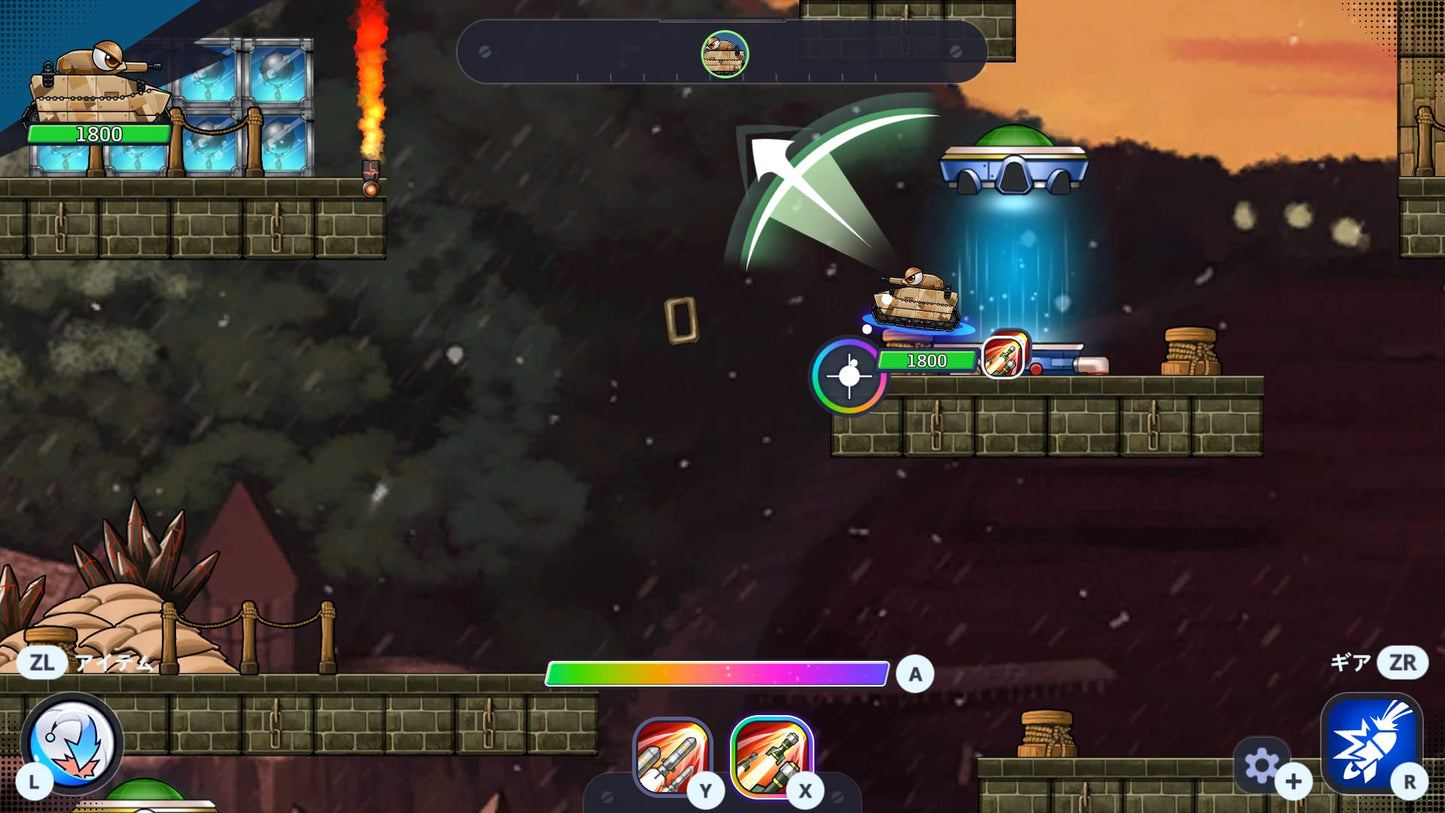
Task: Open the settings cog
Action: (1261, 765)
